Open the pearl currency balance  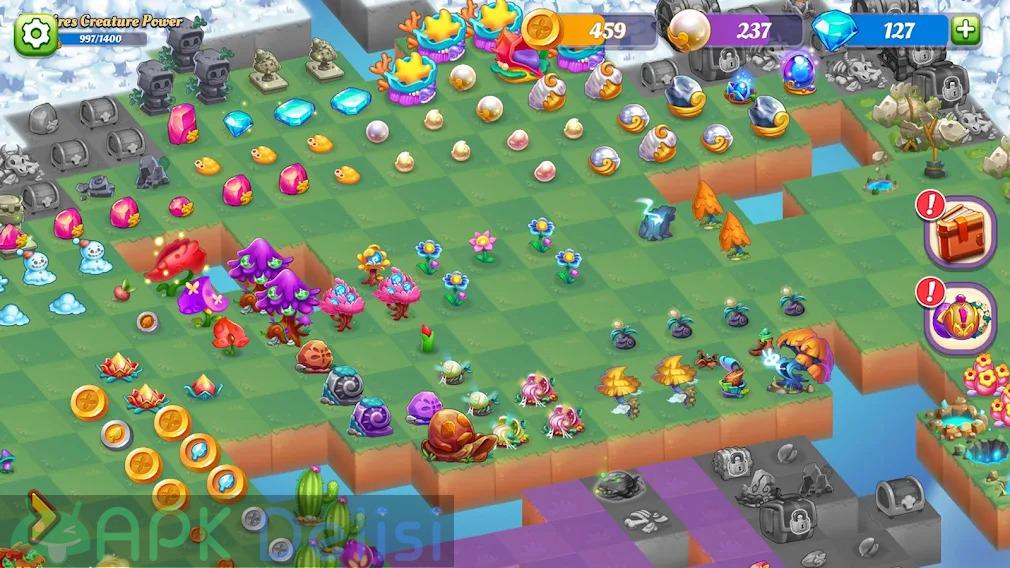click(736, 31)
